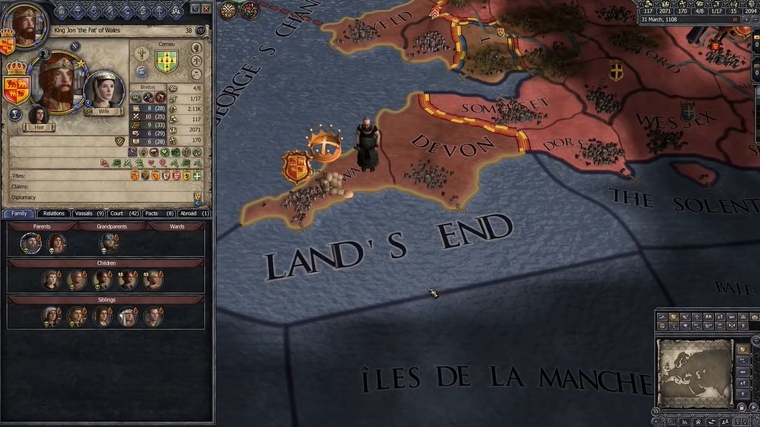Open the Vassals tab
The image size is (760, 427).
click(x=91, y=213)
